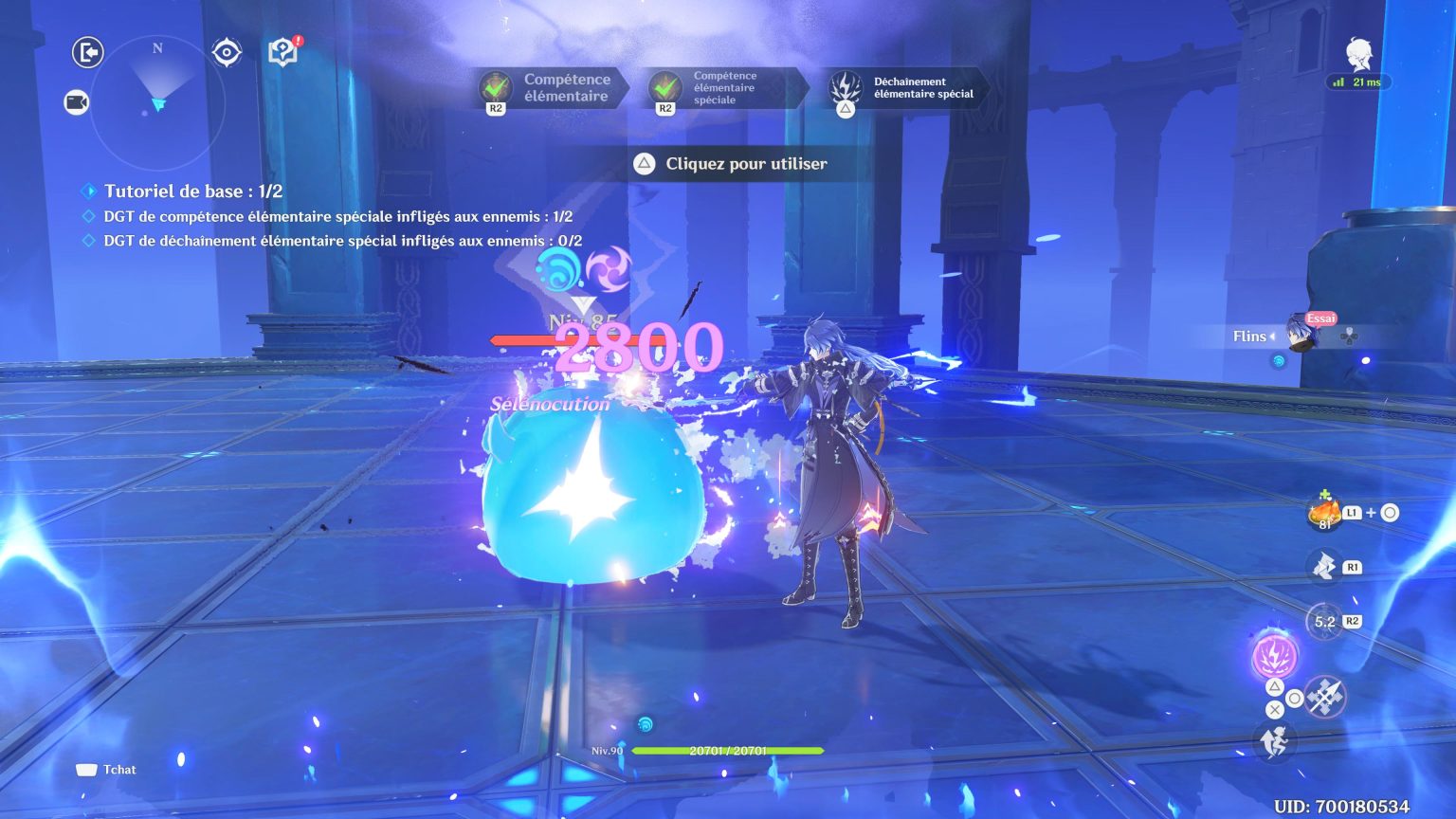Click the video camera recording icon

pos(78,102)
